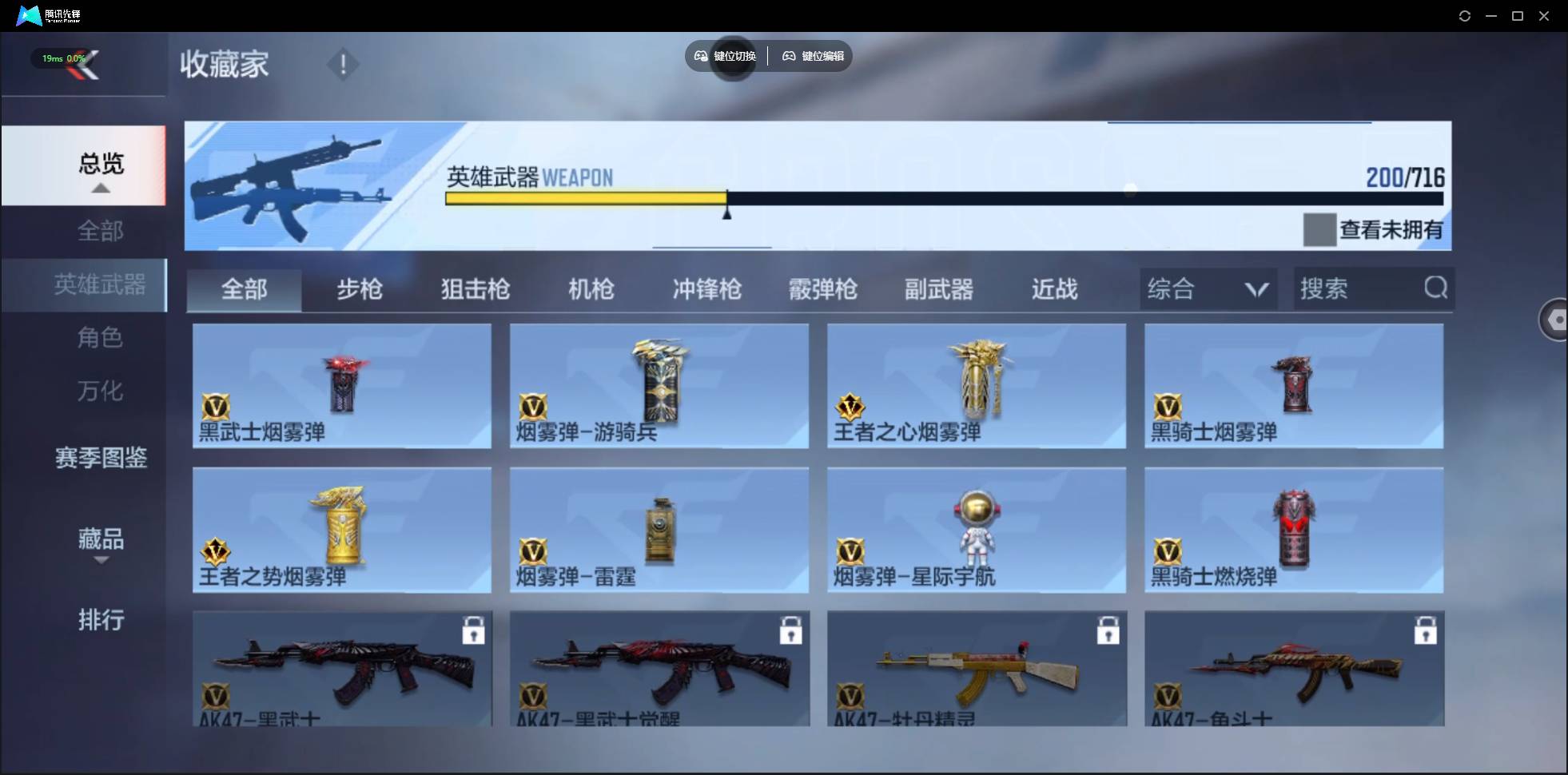Click the refresh icon in the title bar
The height and width of the screenshot is (775, 1568).
click(1464, 15)
